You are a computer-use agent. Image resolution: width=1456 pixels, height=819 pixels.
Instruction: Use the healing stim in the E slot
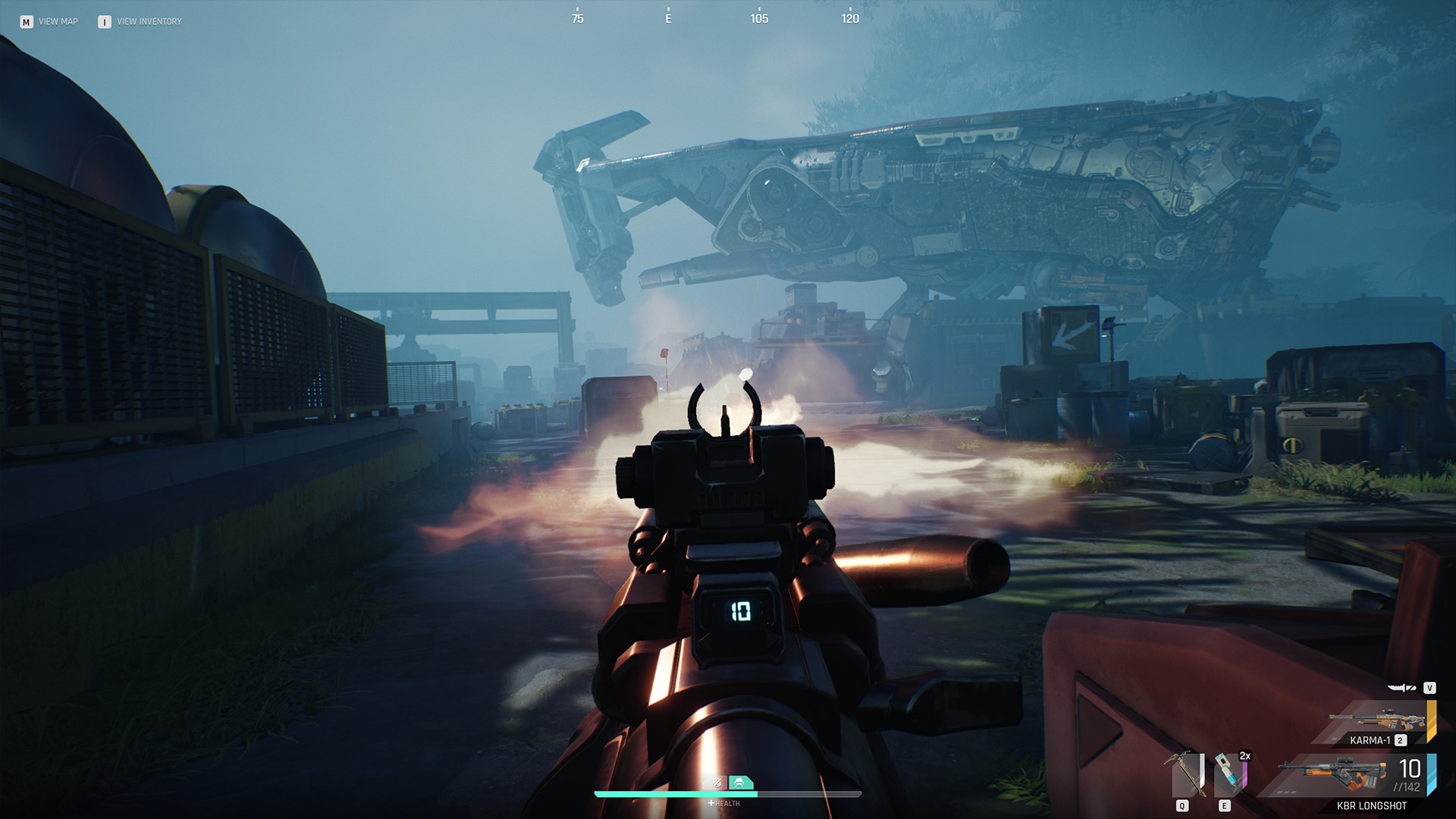coord(1227,771)
